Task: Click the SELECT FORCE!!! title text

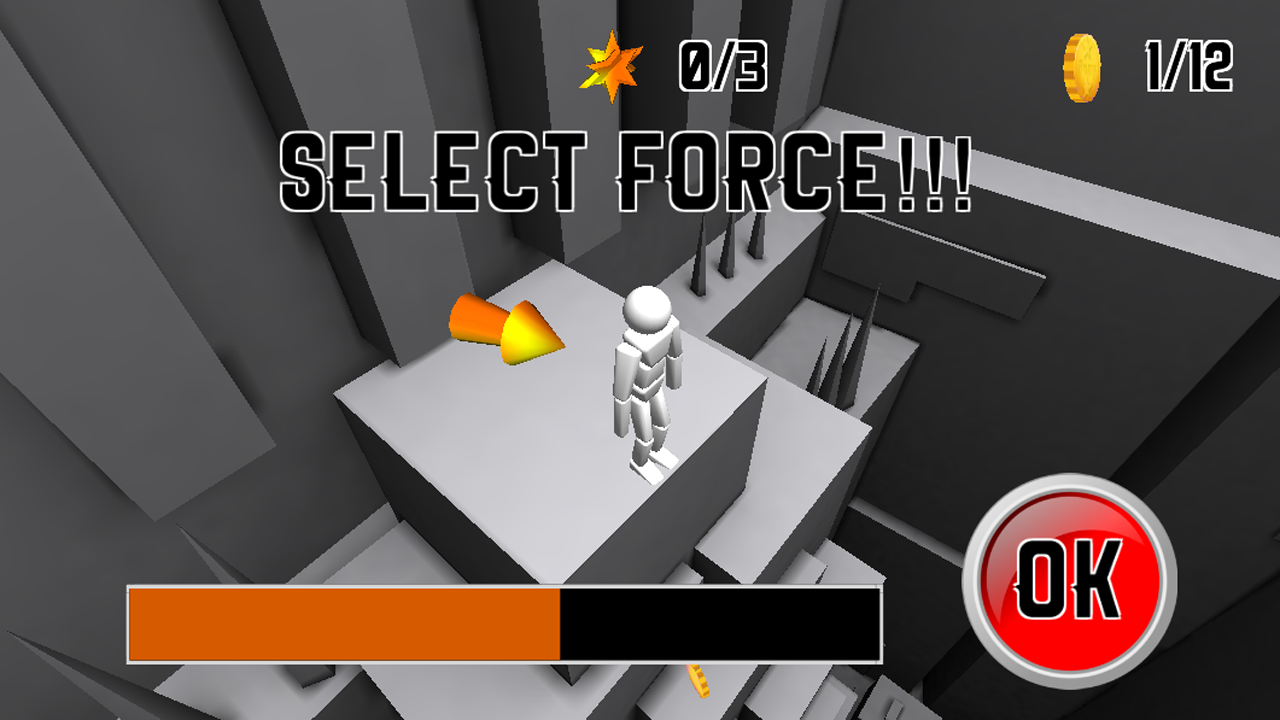Action: 628,168
